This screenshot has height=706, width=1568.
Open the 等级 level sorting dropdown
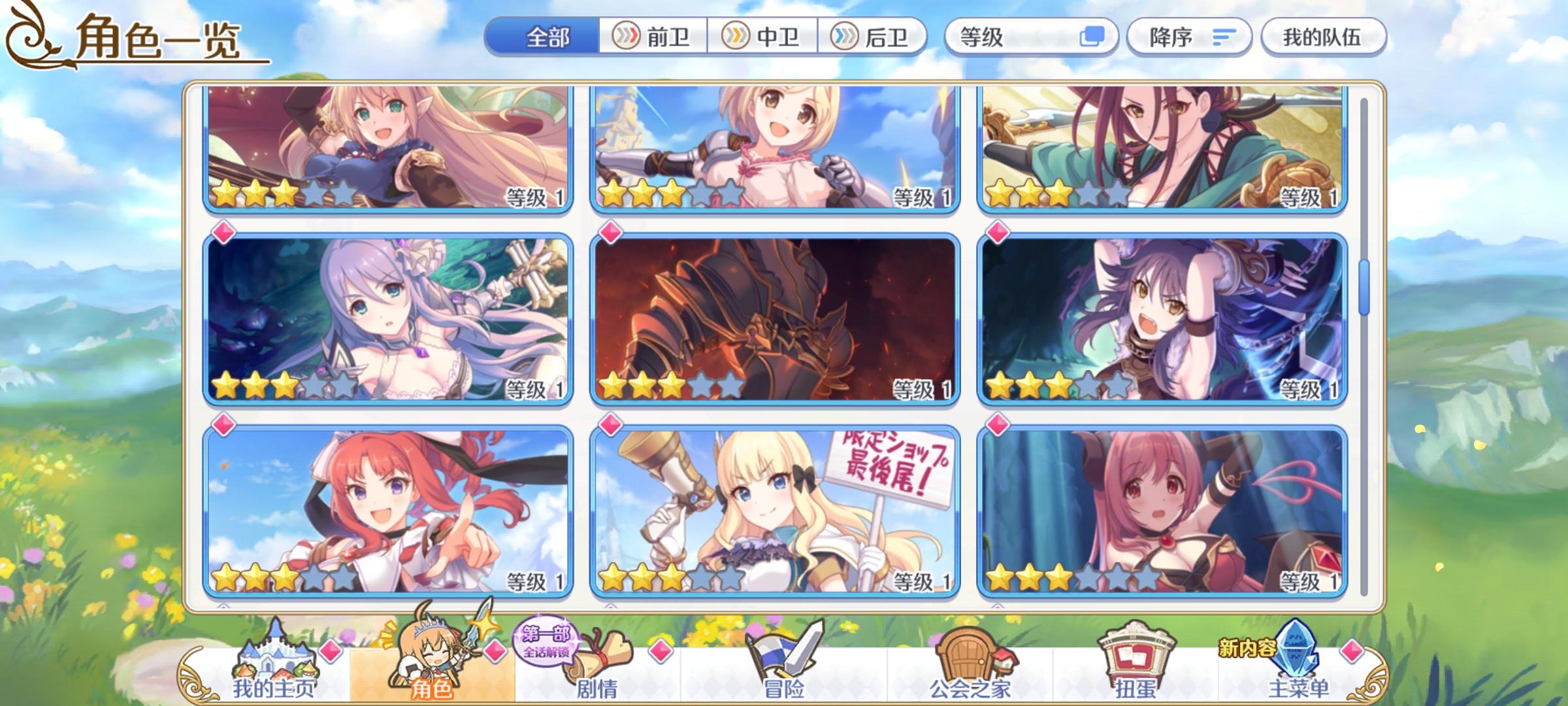pyautogui.click(x=1026, y=37)
